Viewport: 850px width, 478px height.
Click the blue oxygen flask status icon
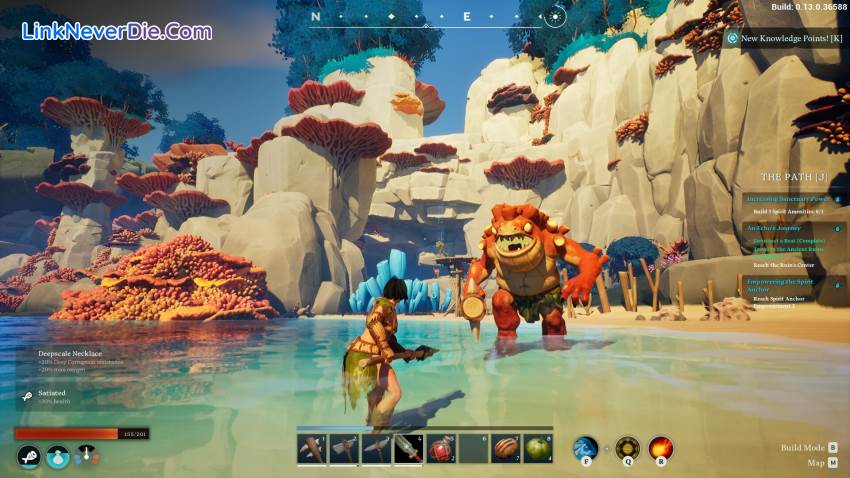click(58, 457)
